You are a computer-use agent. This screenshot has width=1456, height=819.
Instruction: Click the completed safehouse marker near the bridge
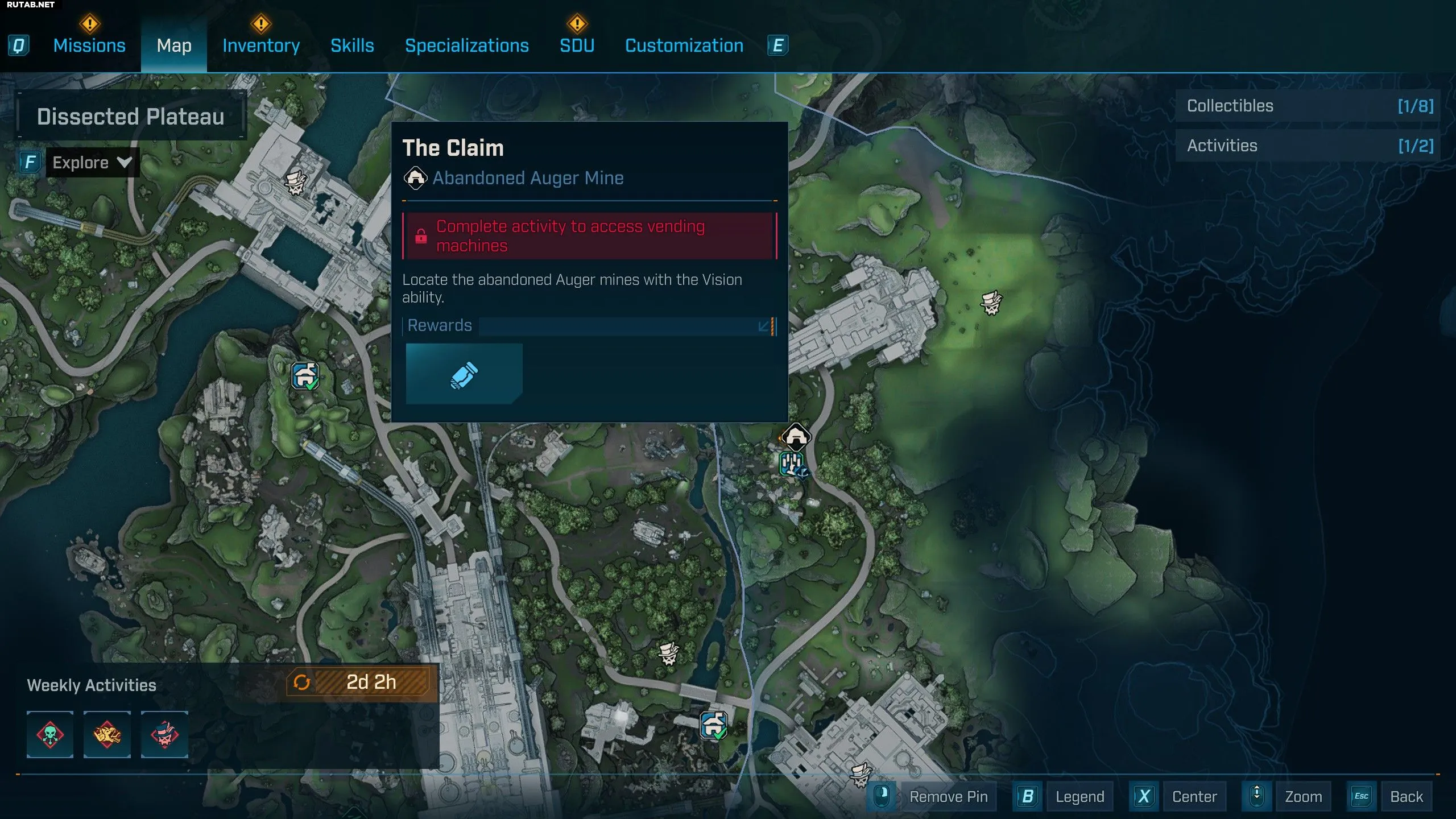click(713, 725)
